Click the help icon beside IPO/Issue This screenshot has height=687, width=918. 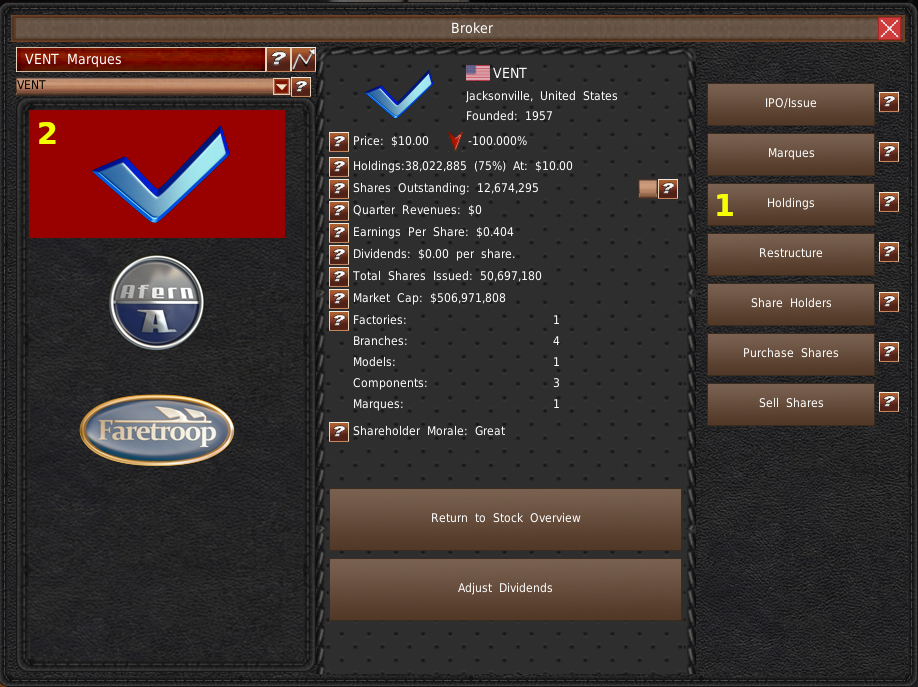[888, 102]
